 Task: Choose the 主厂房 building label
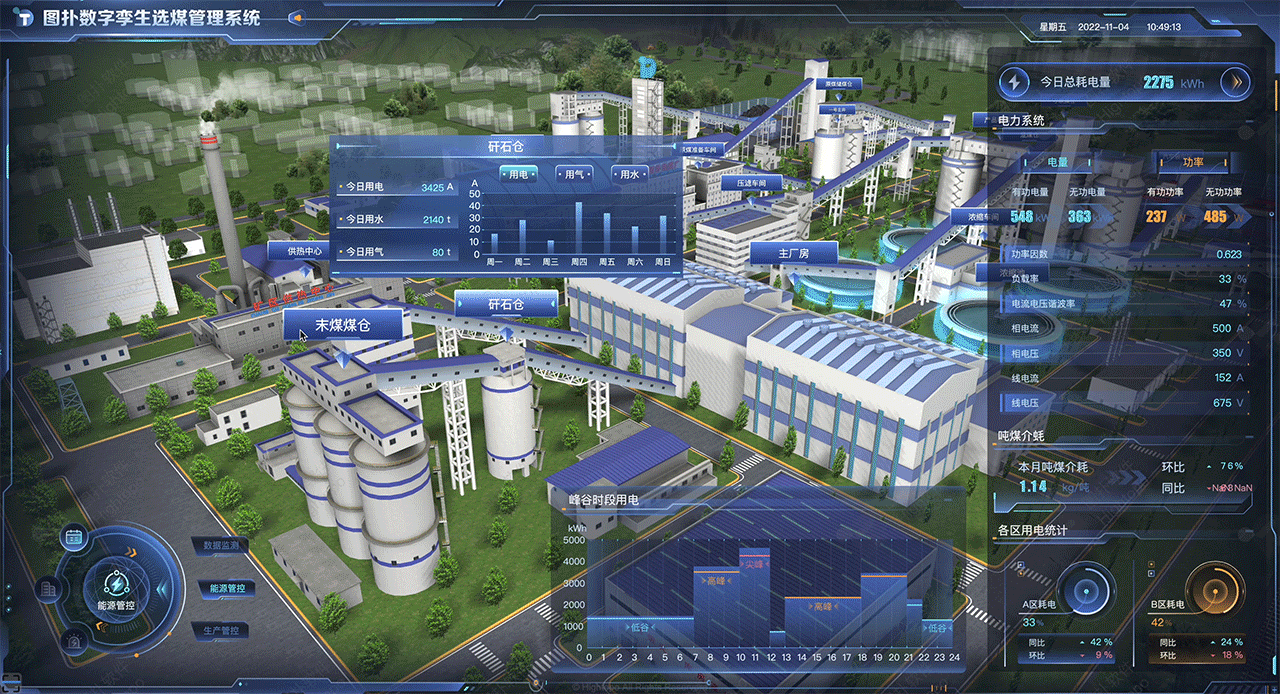[x=793, y=254]
